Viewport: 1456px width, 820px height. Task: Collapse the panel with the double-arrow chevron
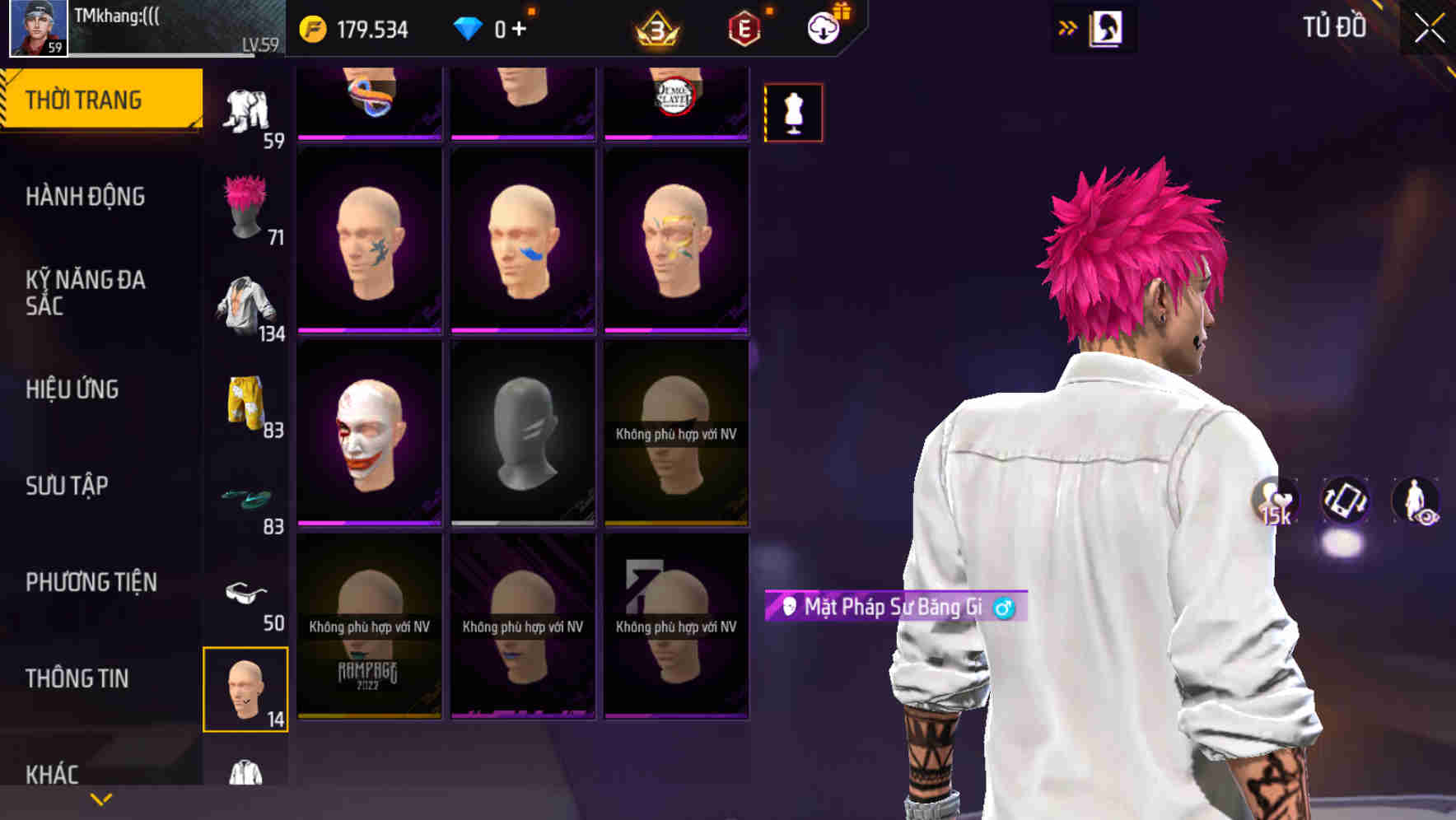(1066, 27)
